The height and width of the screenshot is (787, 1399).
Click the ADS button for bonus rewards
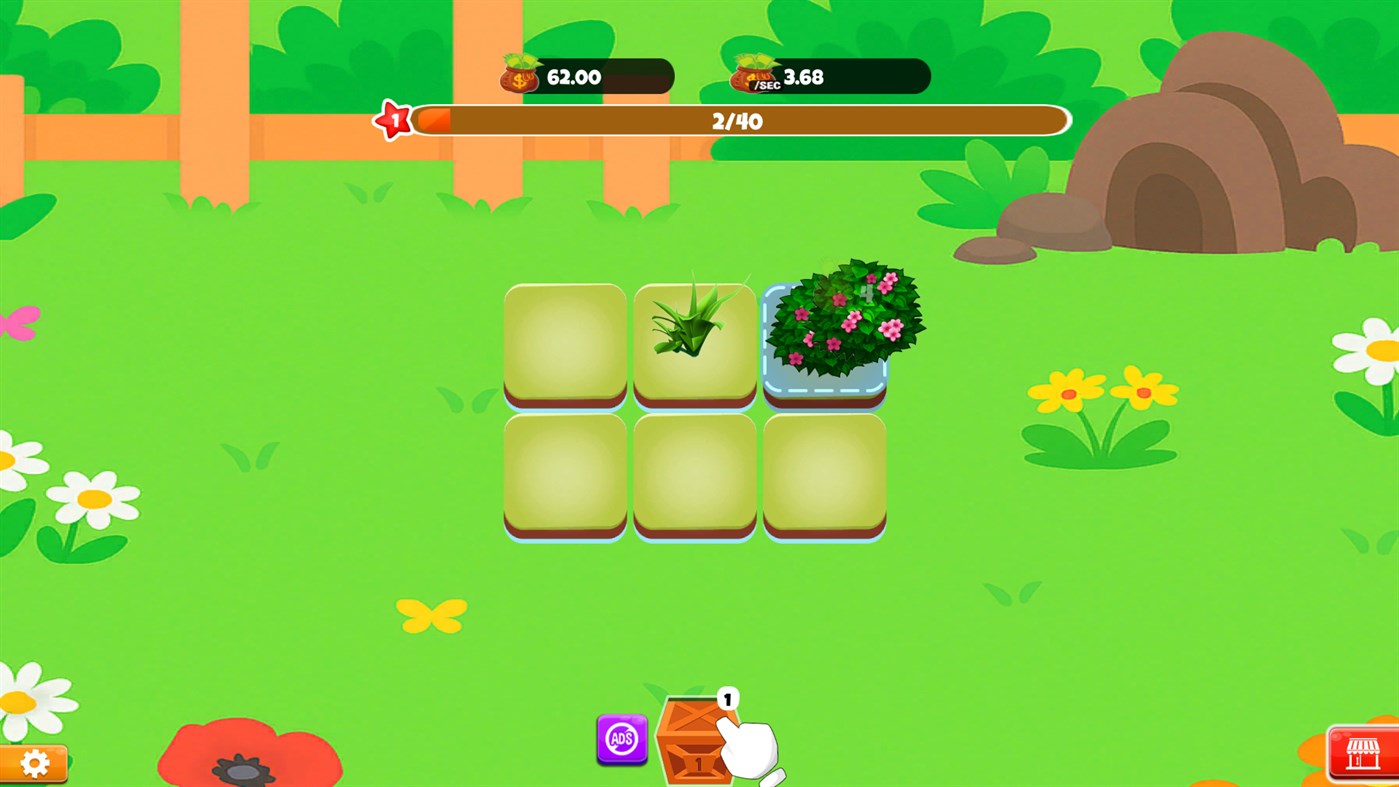(620, 740)
